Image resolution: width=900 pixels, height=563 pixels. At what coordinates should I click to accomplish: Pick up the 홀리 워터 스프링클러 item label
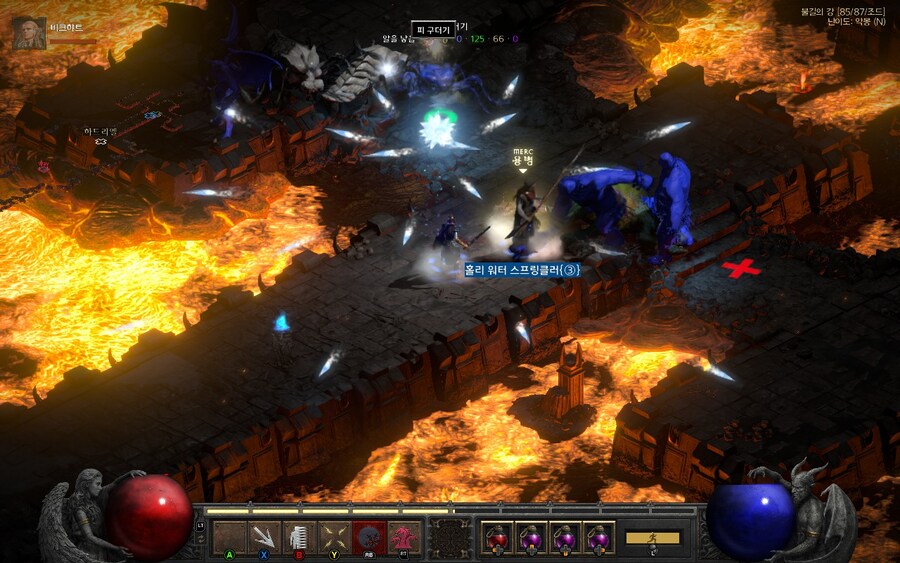pos(522,270)
